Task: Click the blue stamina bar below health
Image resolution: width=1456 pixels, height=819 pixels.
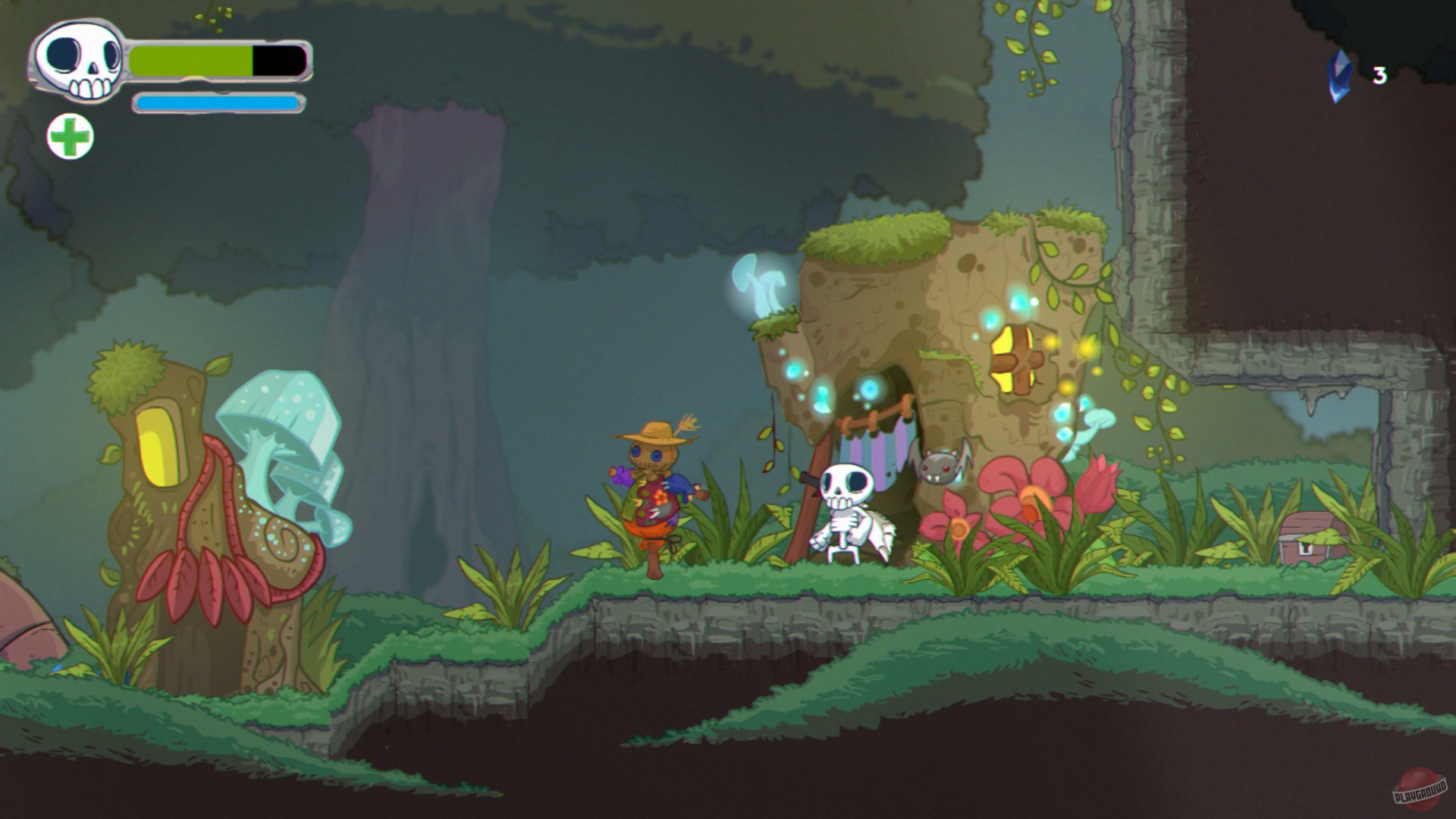Action: point(216,102)
